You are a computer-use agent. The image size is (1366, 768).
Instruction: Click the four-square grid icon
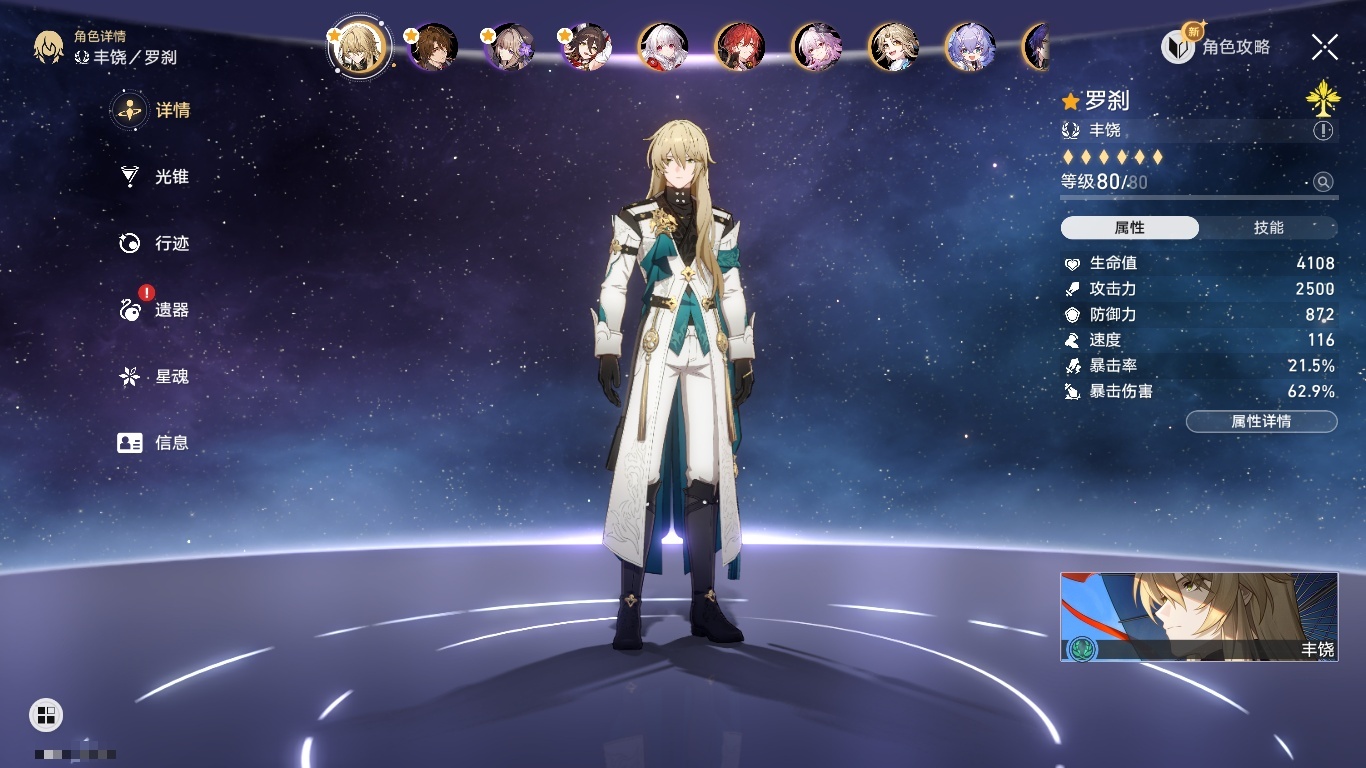pyautogui.click(x=46, y=714)
